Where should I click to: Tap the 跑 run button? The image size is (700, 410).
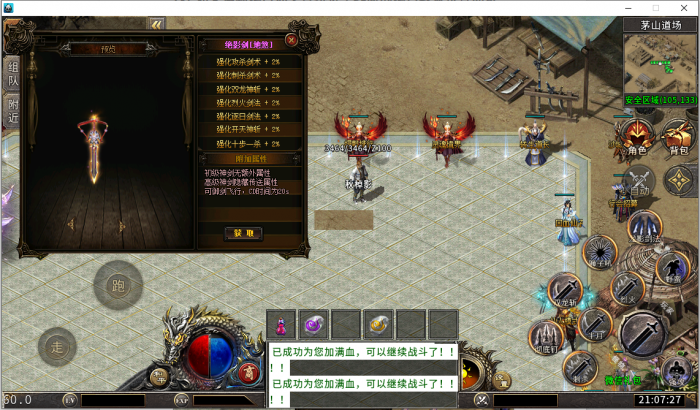point(118,286)
